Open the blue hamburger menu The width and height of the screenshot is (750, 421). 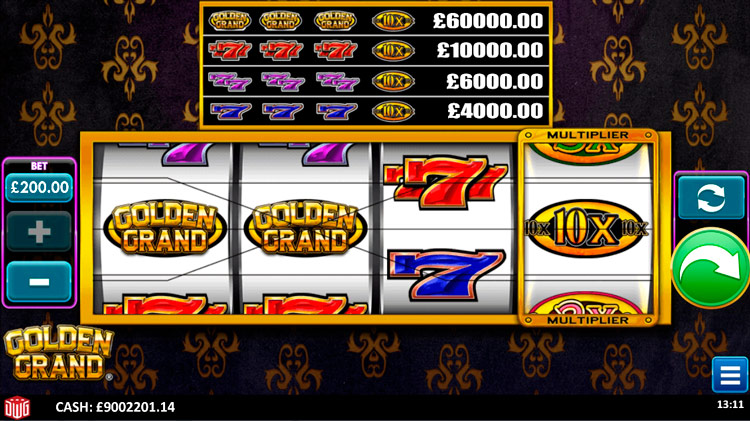click(727, 374)
